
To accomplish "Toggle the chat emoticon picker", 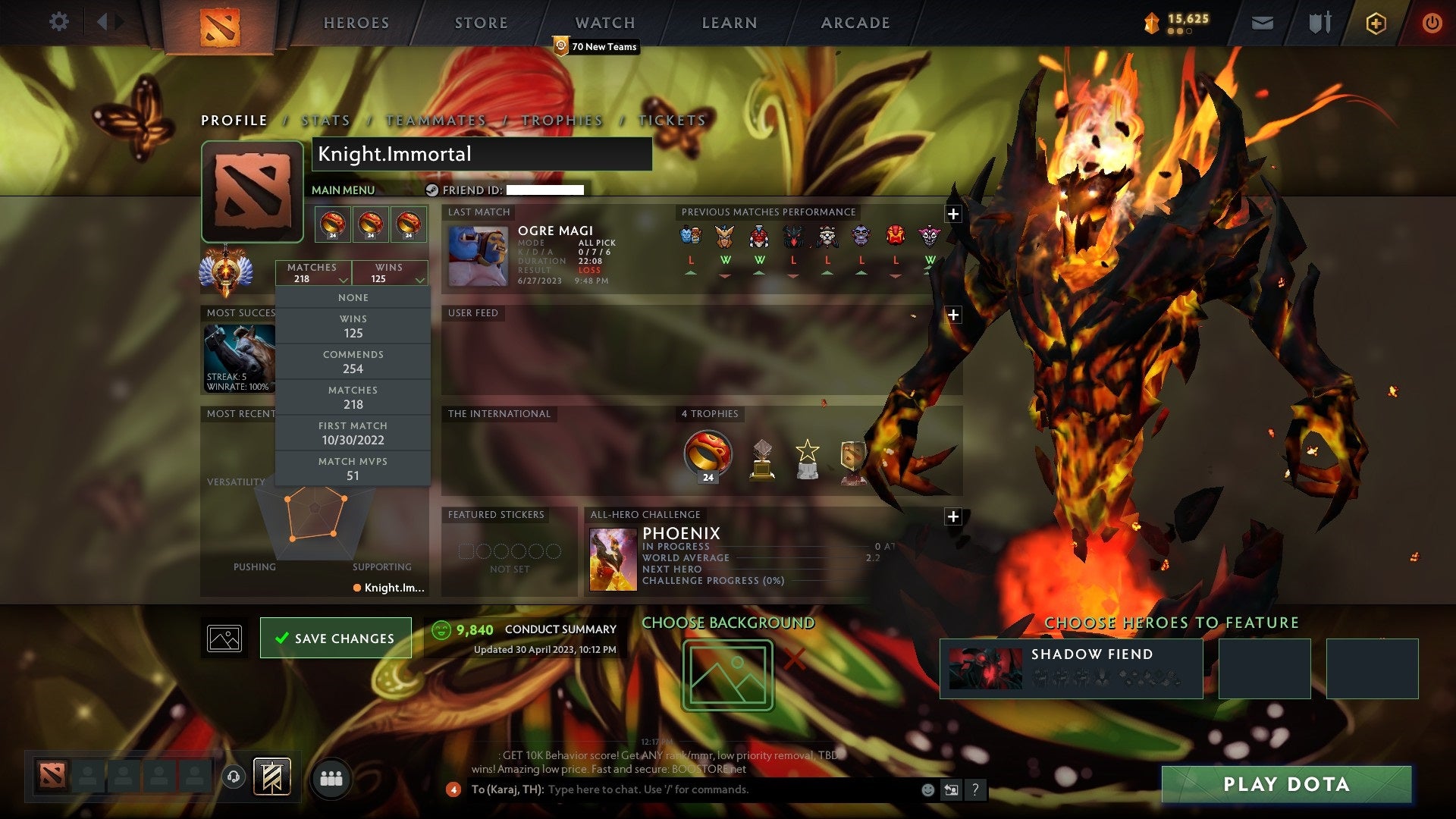I will pyautogui.click(x=927, y=789).
